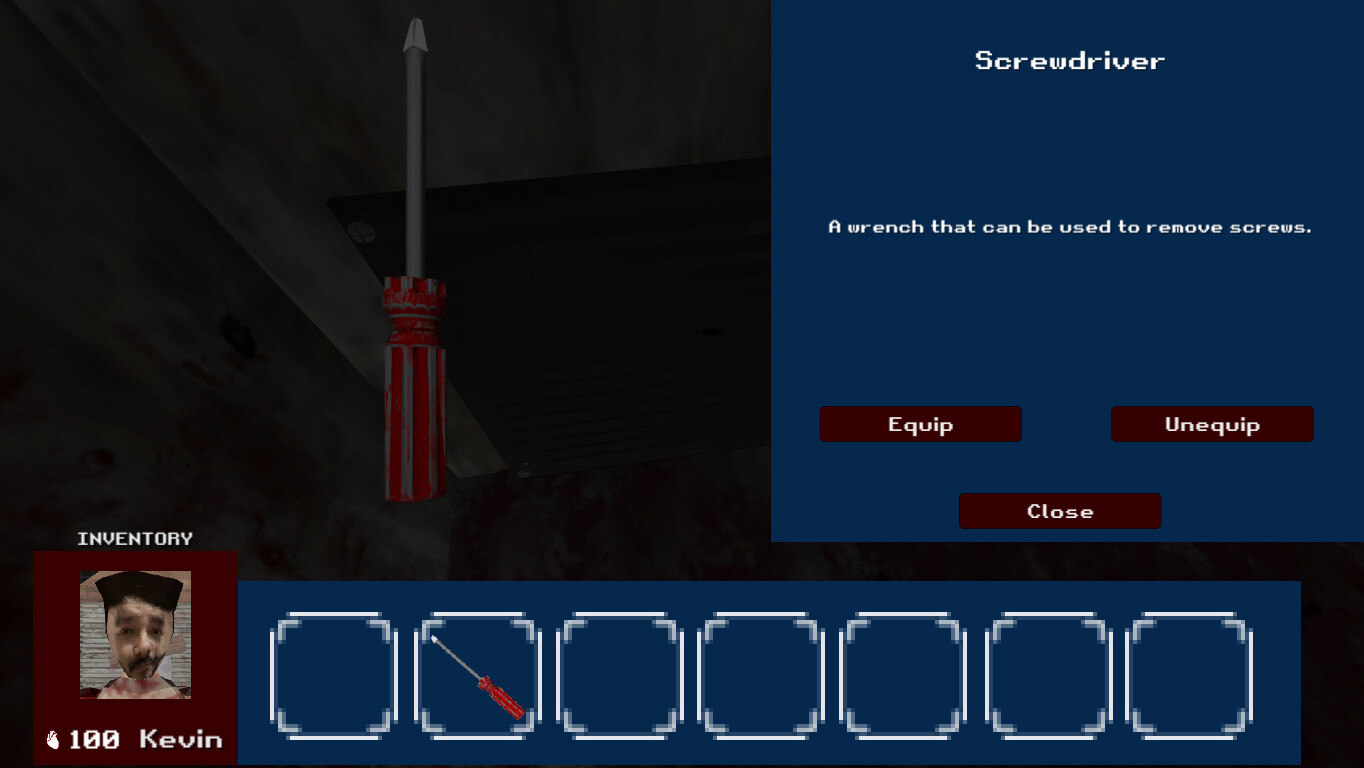This screenshot has width=1364, height=768.
Task: Click the wrench description text
Action: click(1070, 227)
